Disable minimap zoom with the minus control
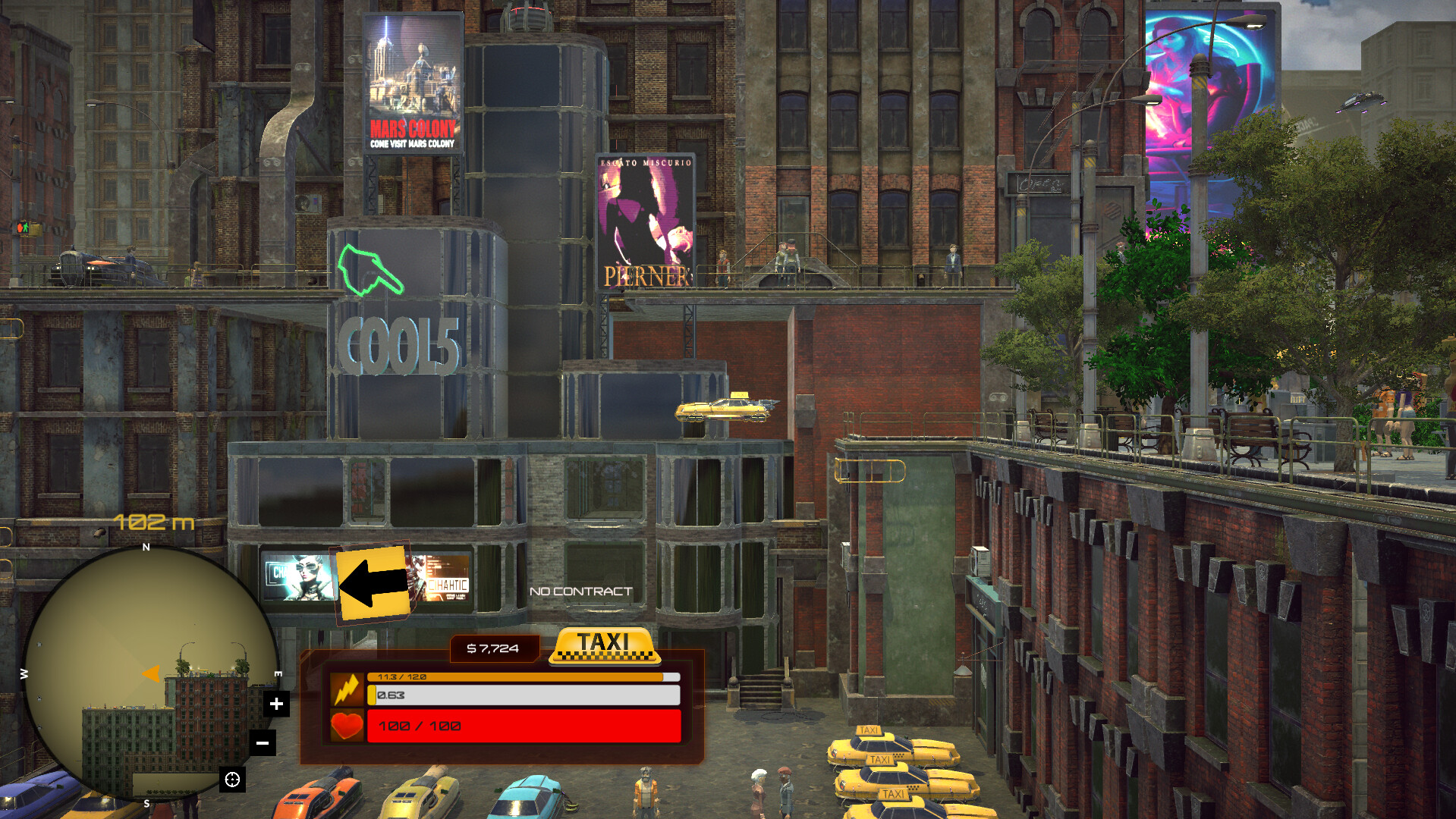This screenshot has height=819, width=1456. (263, 743)
